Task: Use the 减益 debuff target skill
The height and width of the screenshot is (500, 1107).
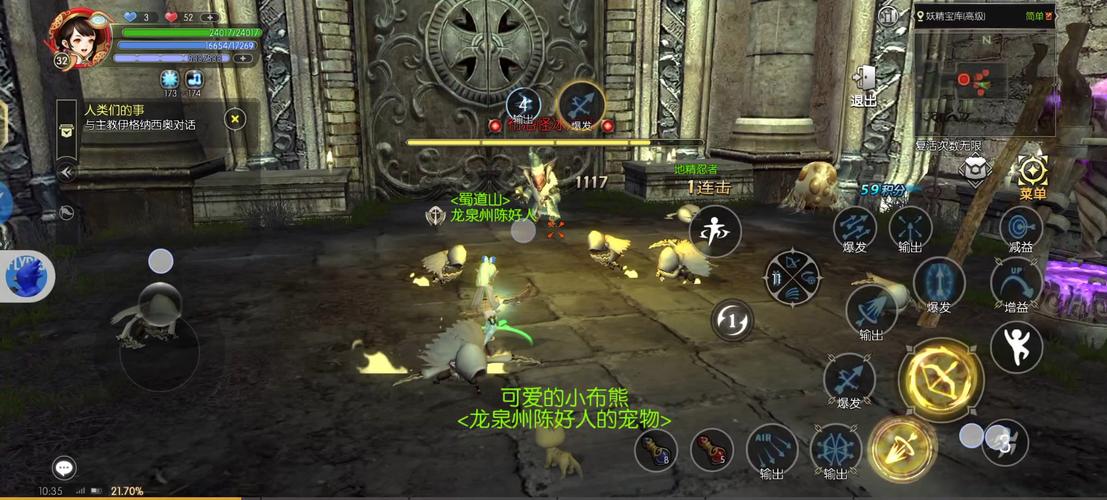Action: 1020,229
